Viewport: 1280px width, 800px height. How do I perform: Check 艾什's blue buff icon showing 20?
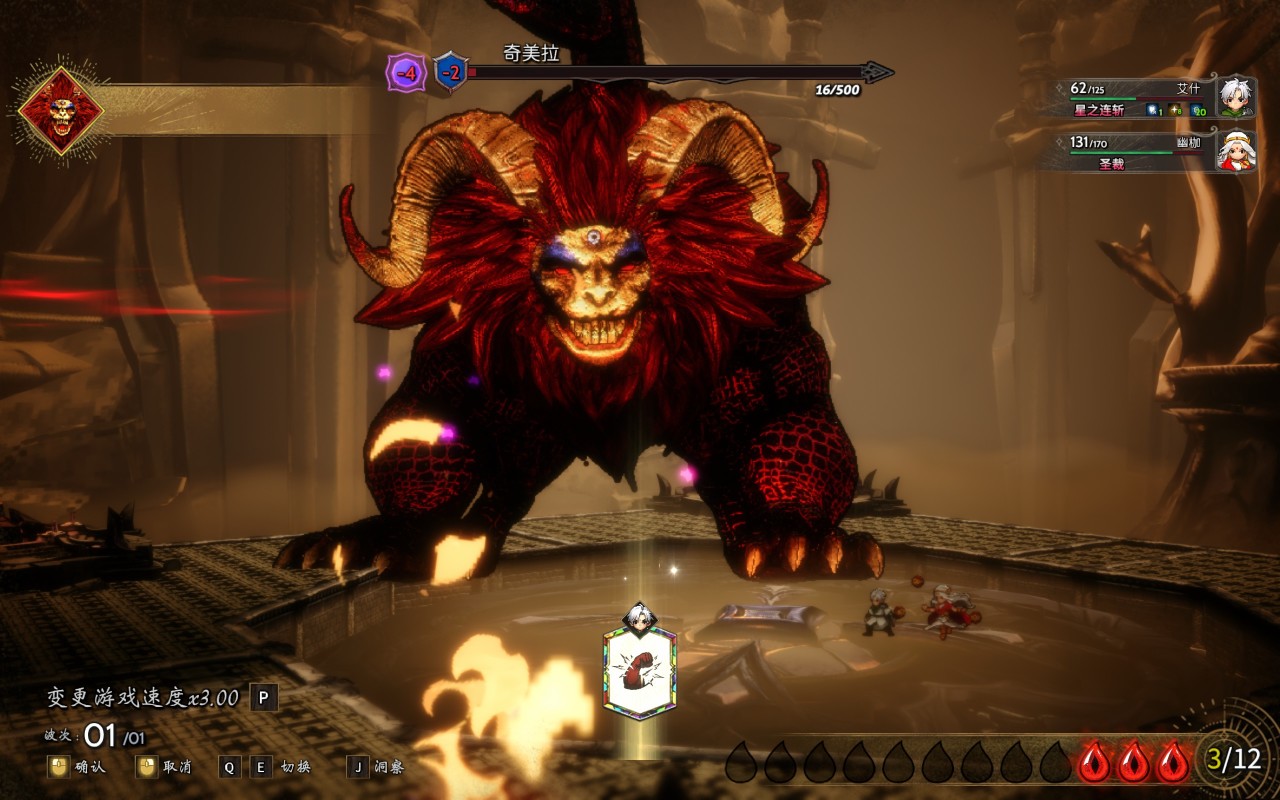[x=1196, y=110]
